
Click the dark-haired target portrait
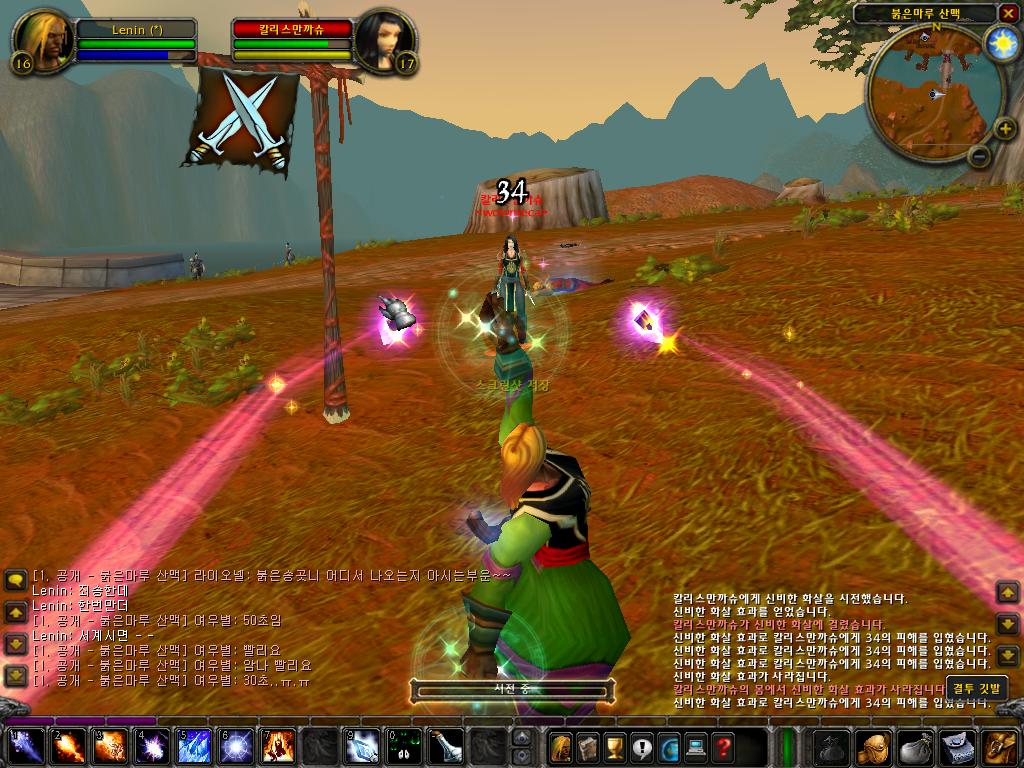click(x=385, y=41)
